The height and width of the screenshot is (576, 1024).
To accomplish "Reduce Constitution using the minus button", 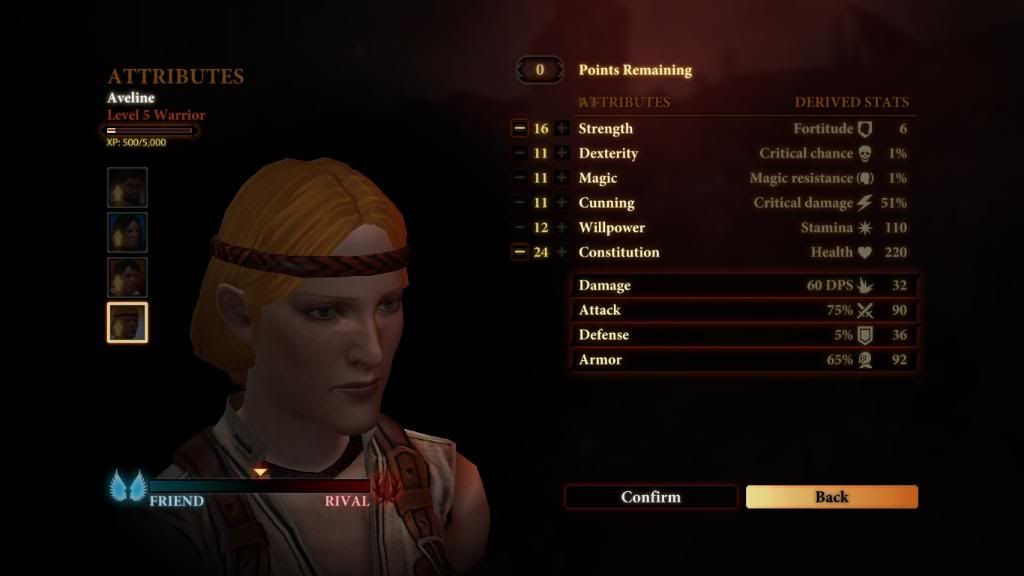I will point(519,252).
